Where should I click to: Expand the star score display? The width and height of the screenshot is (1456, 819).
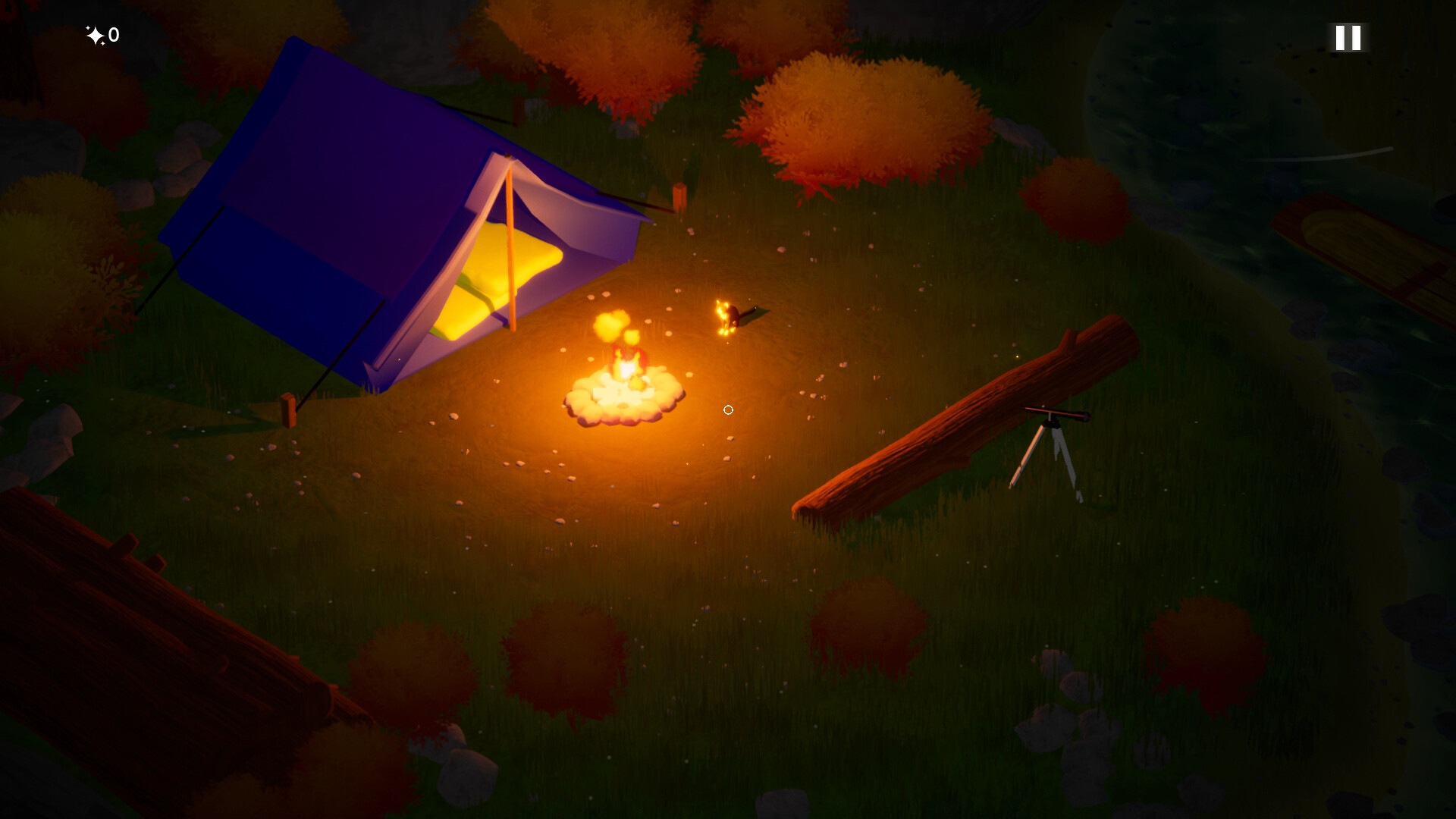[x=102, y=34]
